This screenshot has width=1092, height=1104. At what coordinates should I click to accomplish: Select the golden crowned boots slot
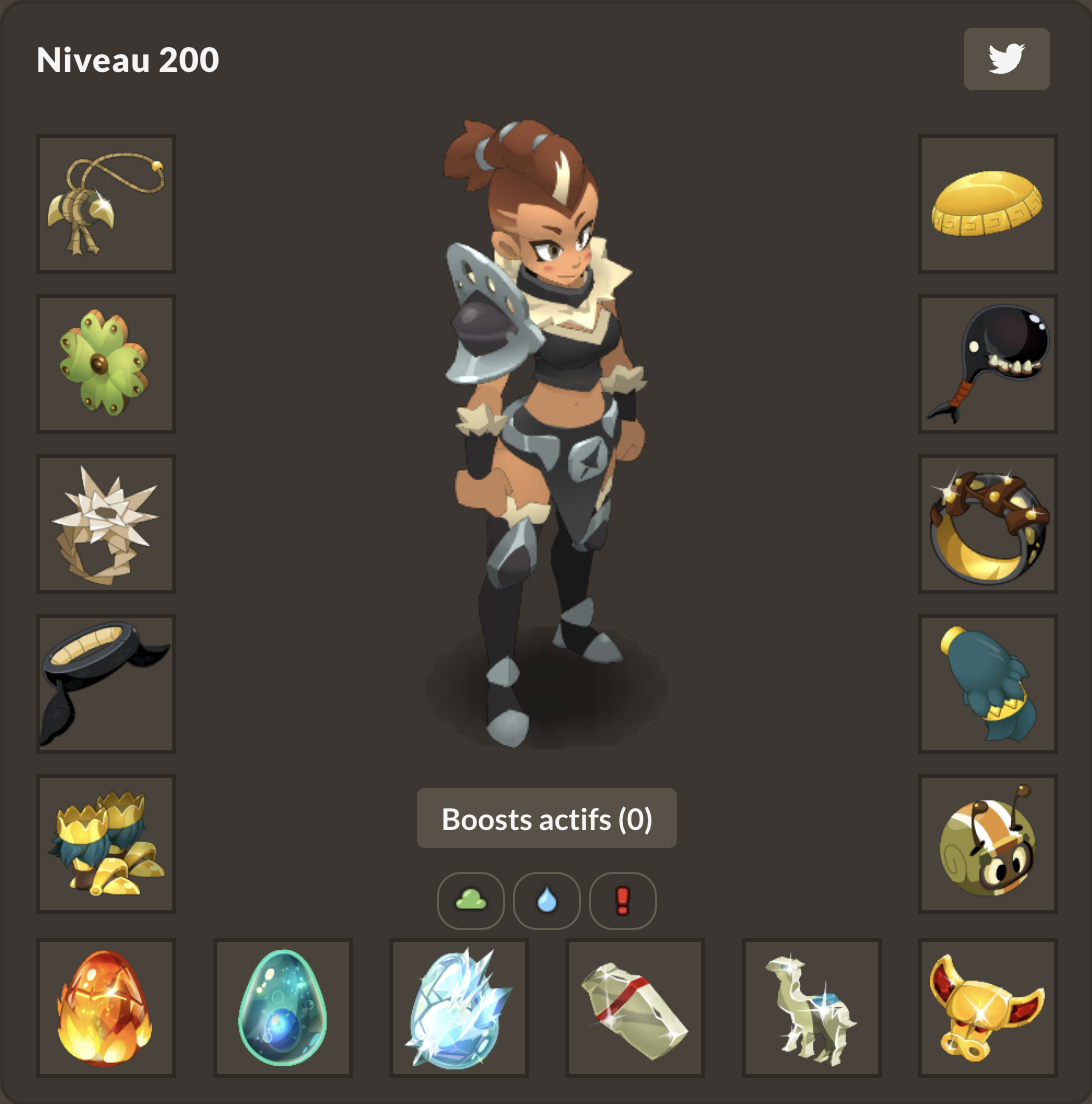point(106,844)
